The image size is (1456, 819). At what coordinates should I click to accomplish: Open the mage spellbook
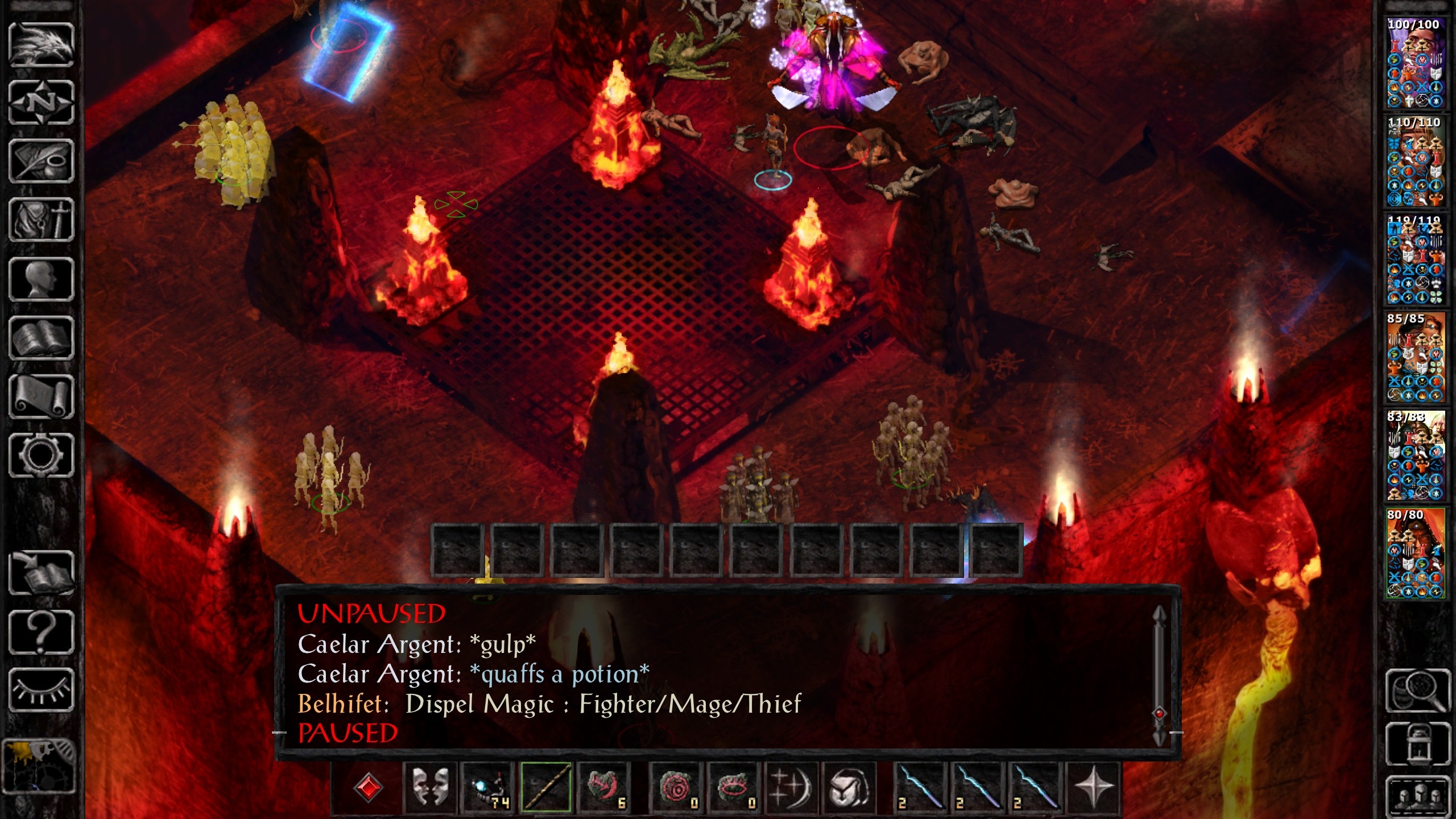[41, 338]
